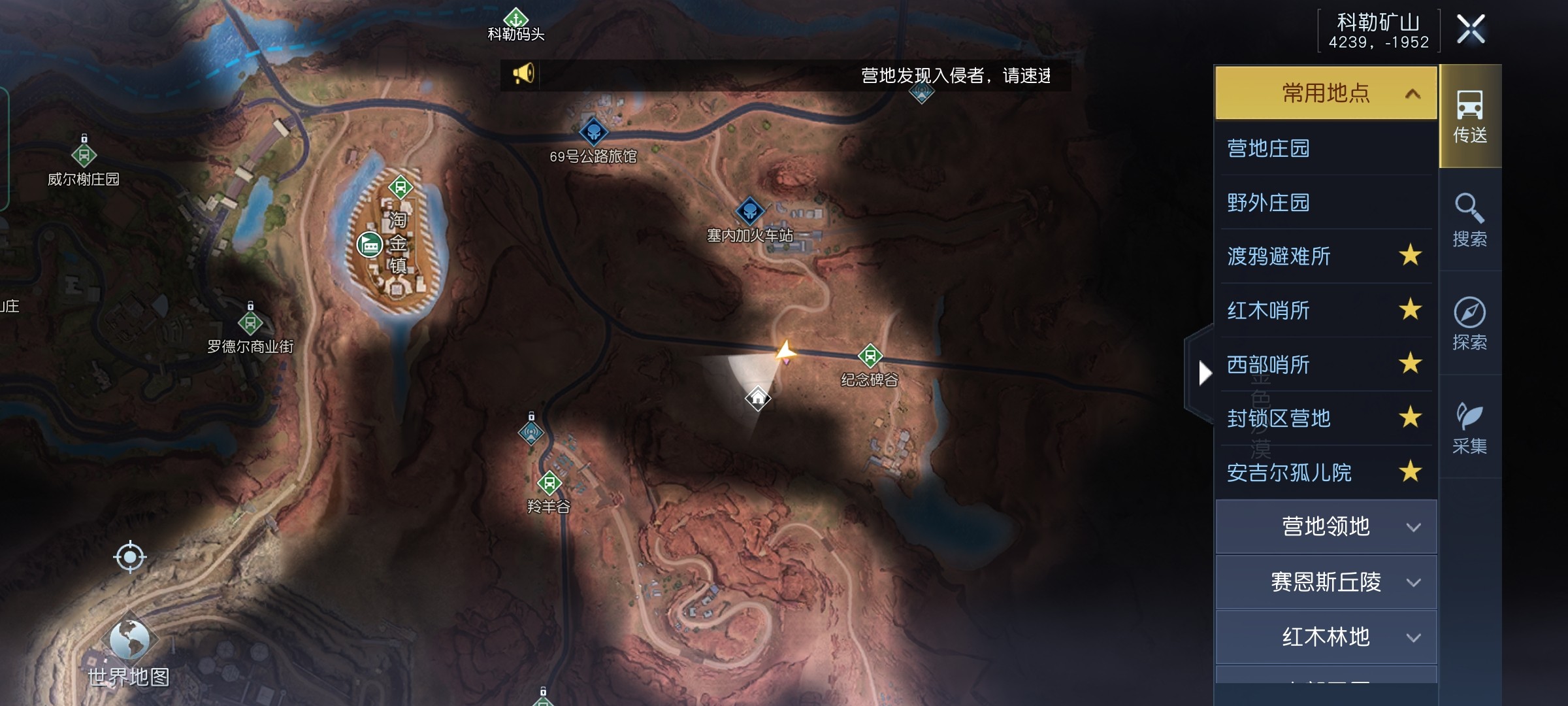The height and width of the screenshot is (706, 1568).
Task: Expand the 营地领地 category
Action: (1326, 527)
